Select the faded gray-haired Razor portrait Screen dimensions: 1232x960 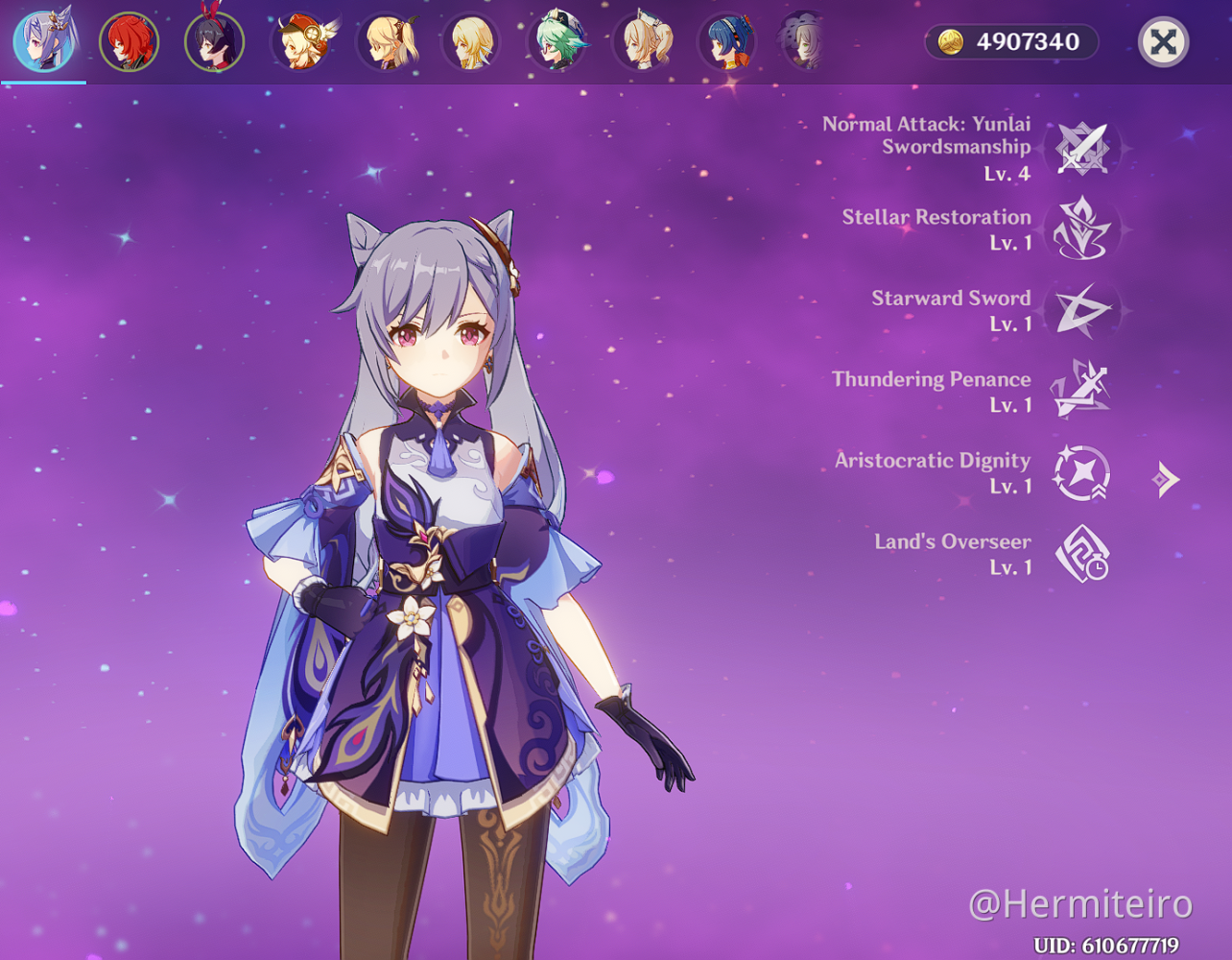(804, 42)
